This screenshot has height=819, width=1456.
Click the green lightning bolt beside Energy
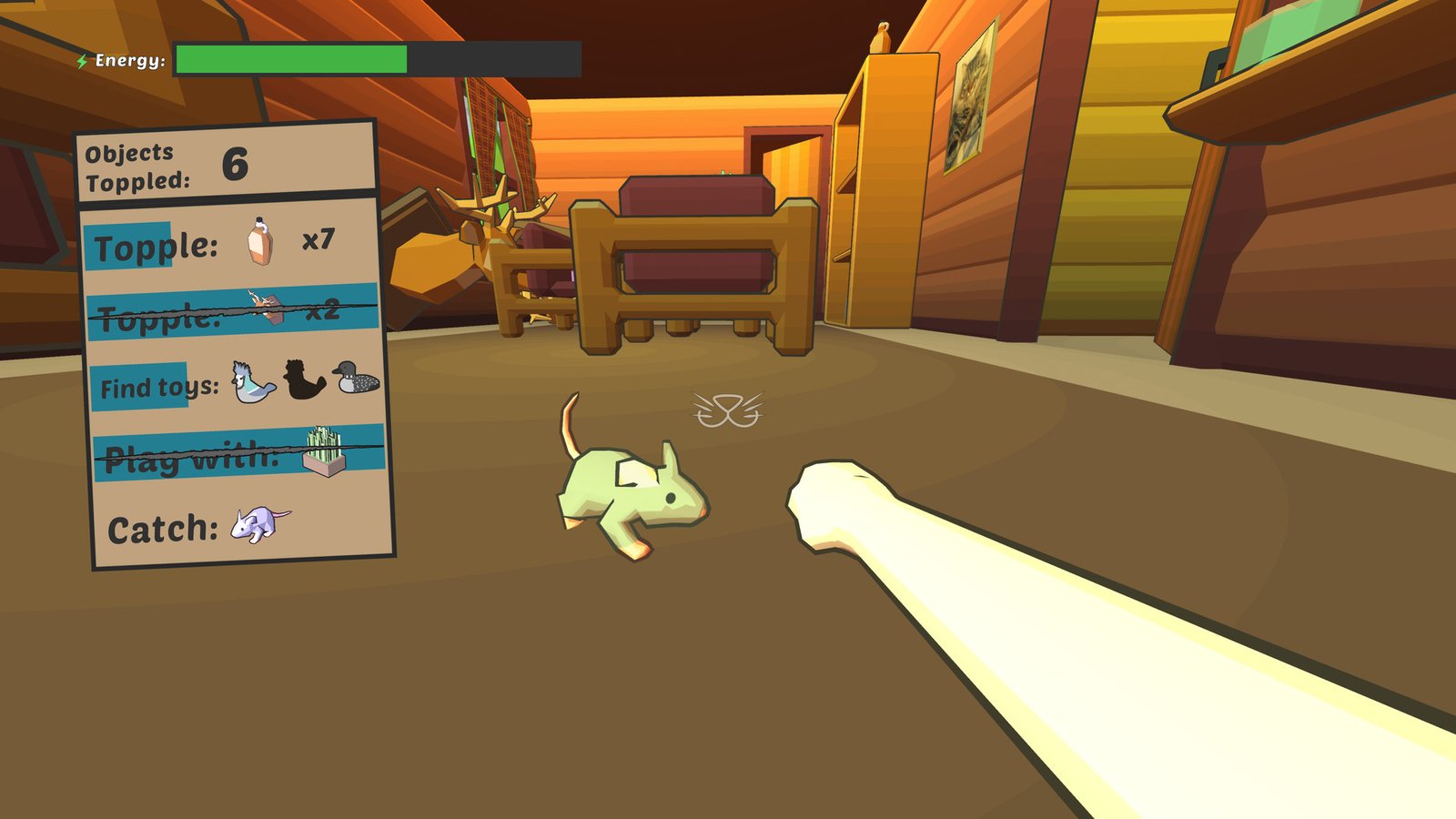tap(83, 60)
